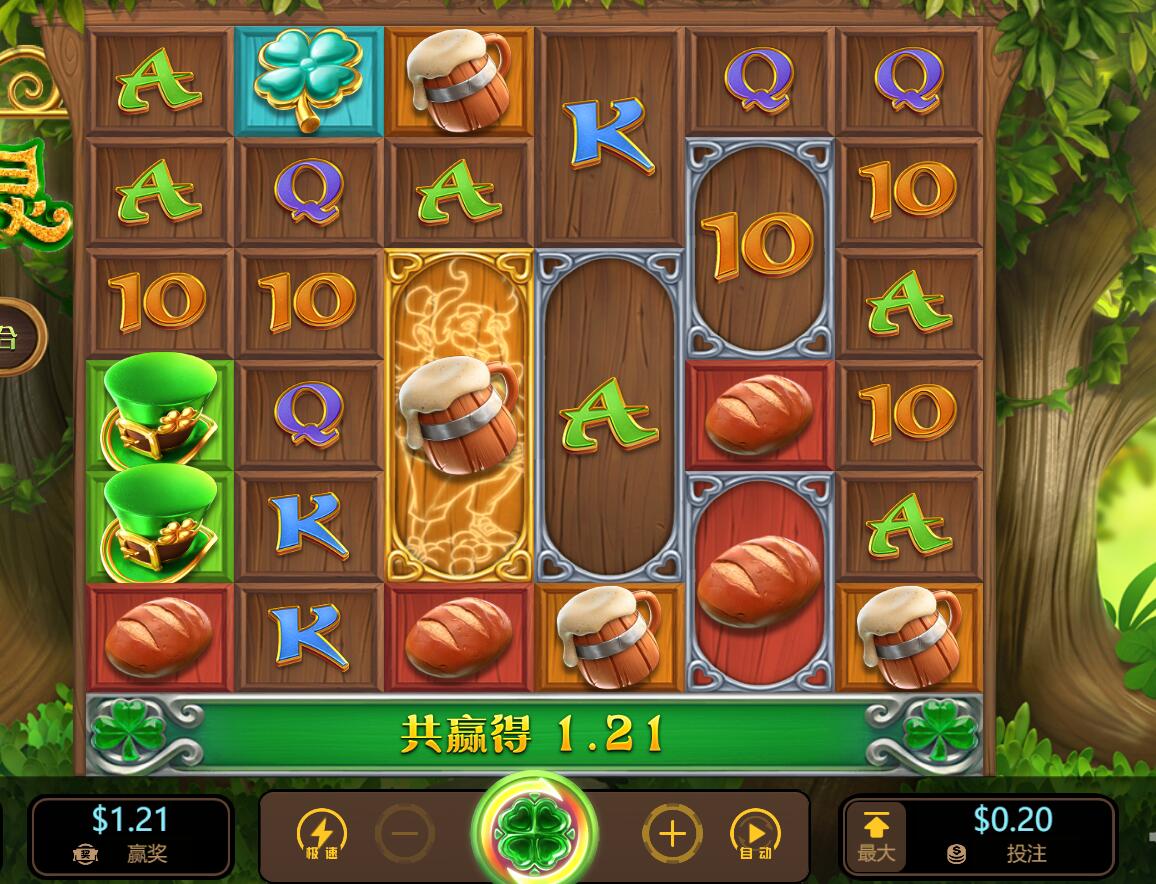This screenshot has width=1156, height=884.
Task: Start autoplay with the play arrow button
Action: (756, 833)
